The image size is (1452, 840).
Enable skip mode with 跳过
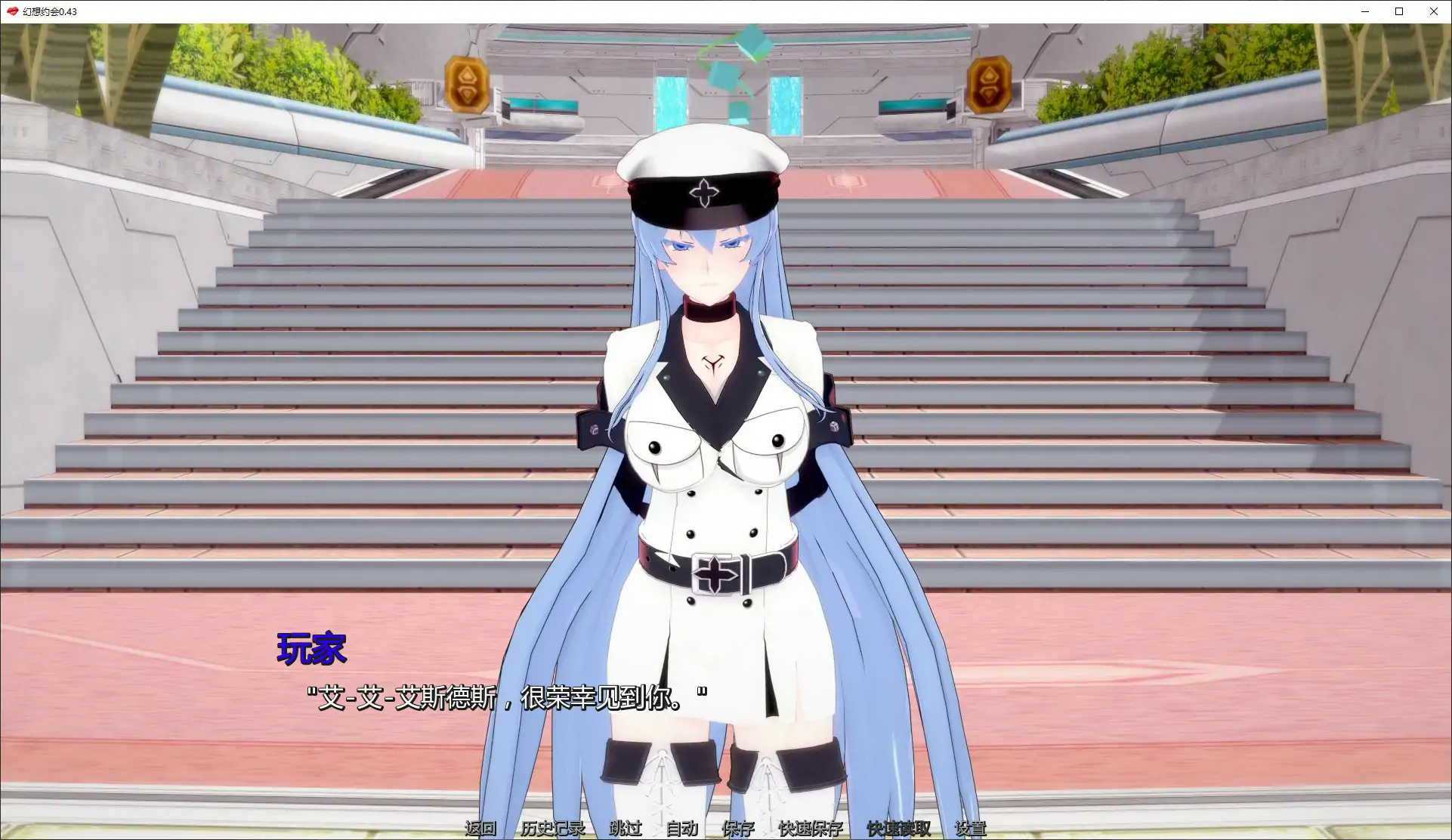click(x=624, y=829)
